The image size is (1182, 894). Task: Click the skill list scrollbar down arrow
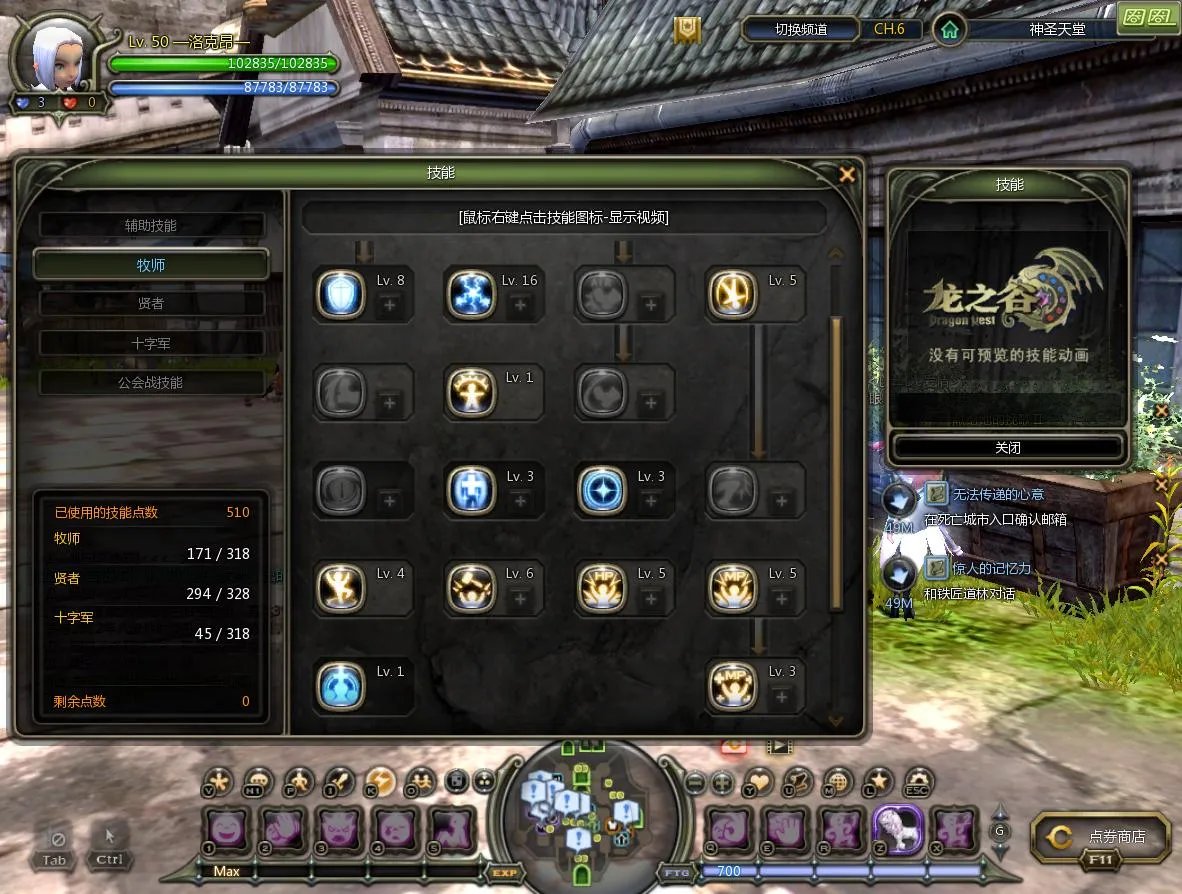point(836,719)
